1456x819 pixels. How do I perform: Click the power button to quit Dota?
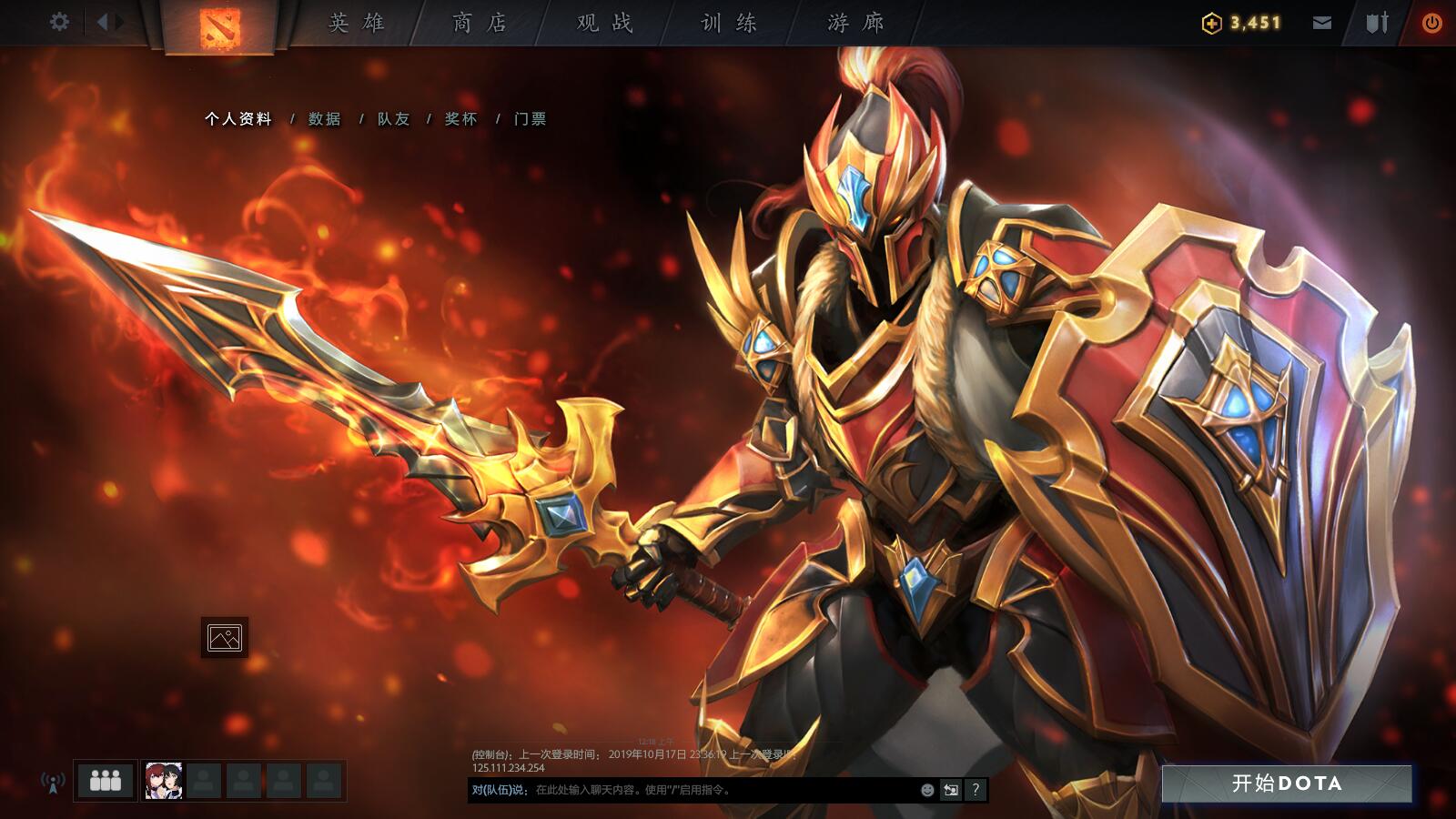point(1431,20)
